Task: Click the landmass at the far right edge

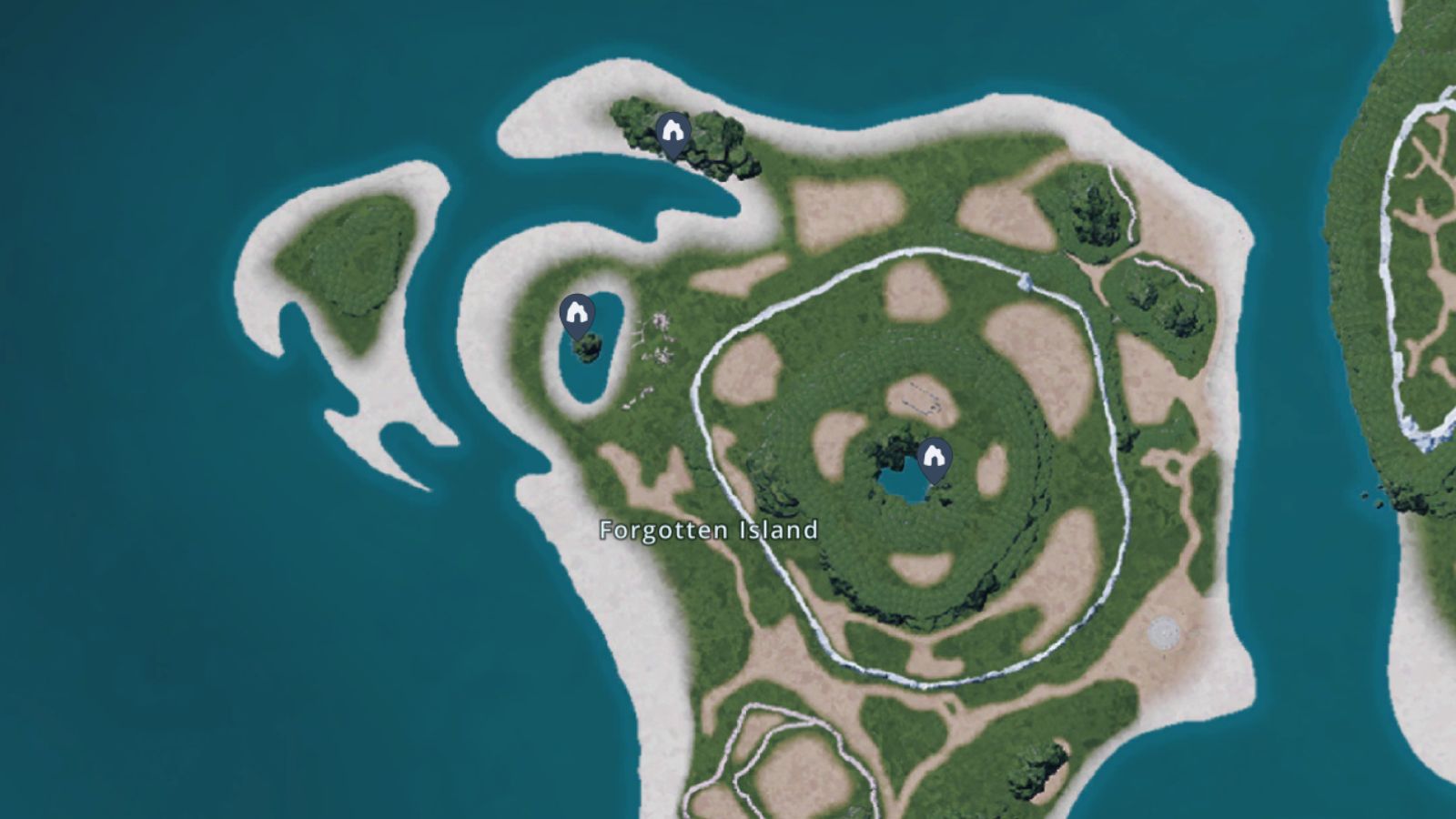Action: click(1410, 273)
